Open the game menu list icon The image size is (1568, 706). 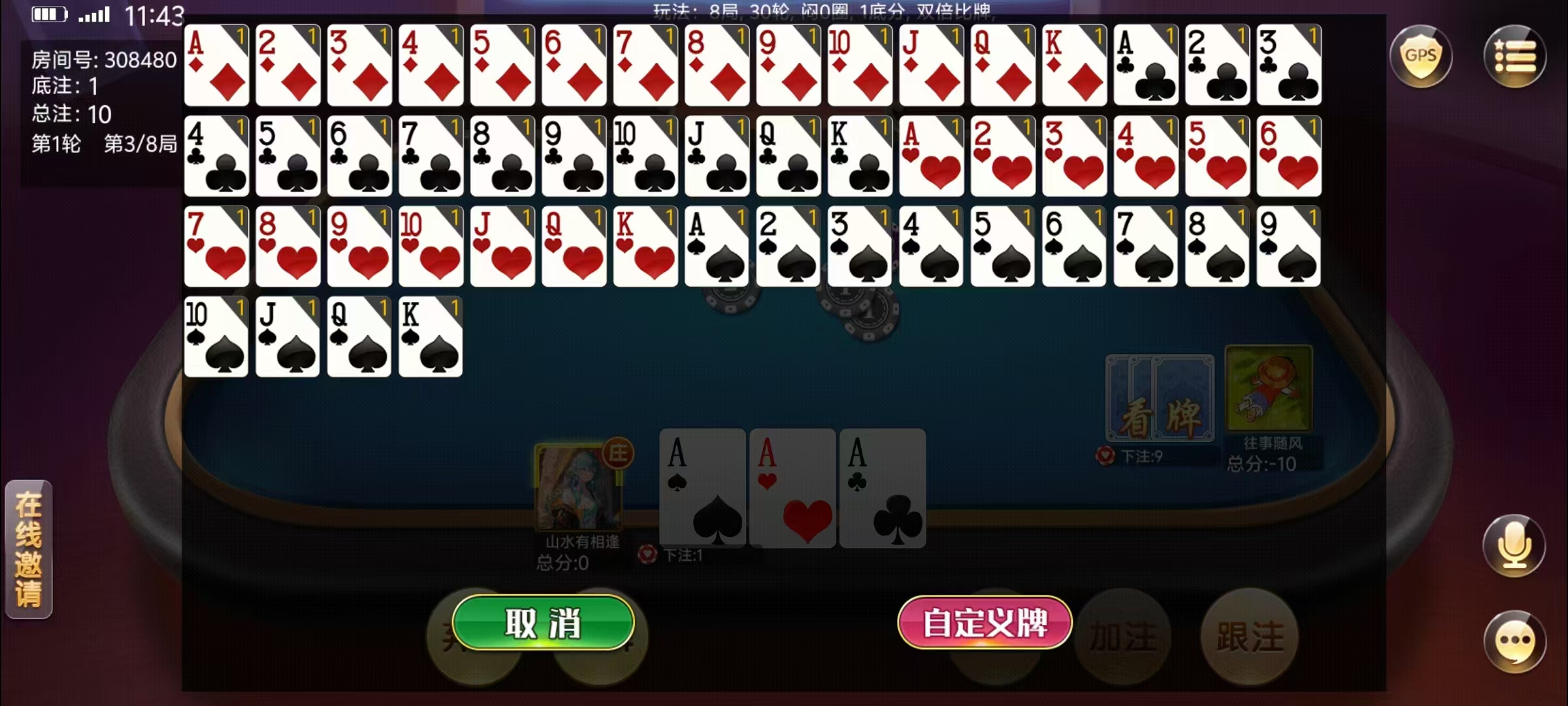click(1516, 56)
